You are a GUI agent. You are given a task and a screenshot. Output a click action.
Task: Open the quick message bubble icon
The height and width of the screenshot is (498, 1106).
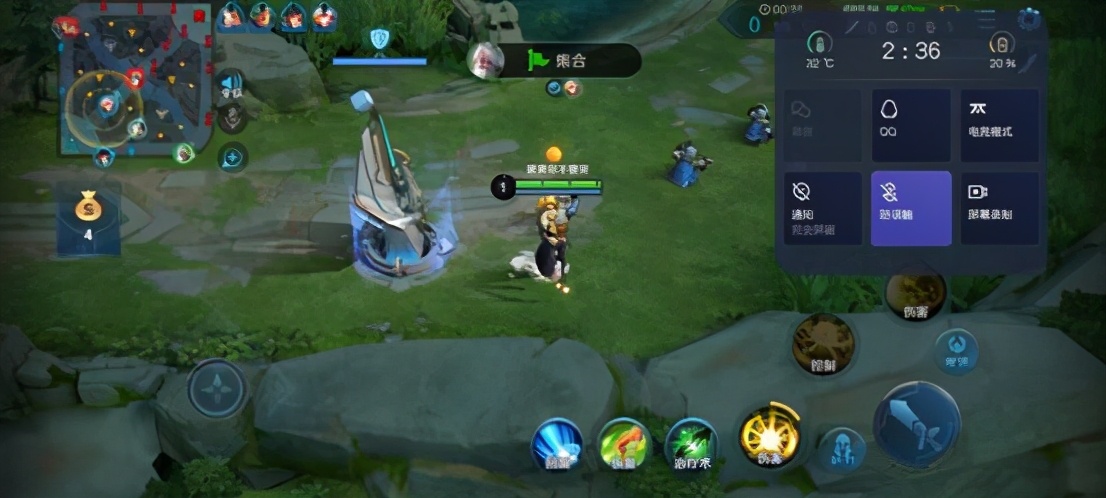[x=232, y=157]
